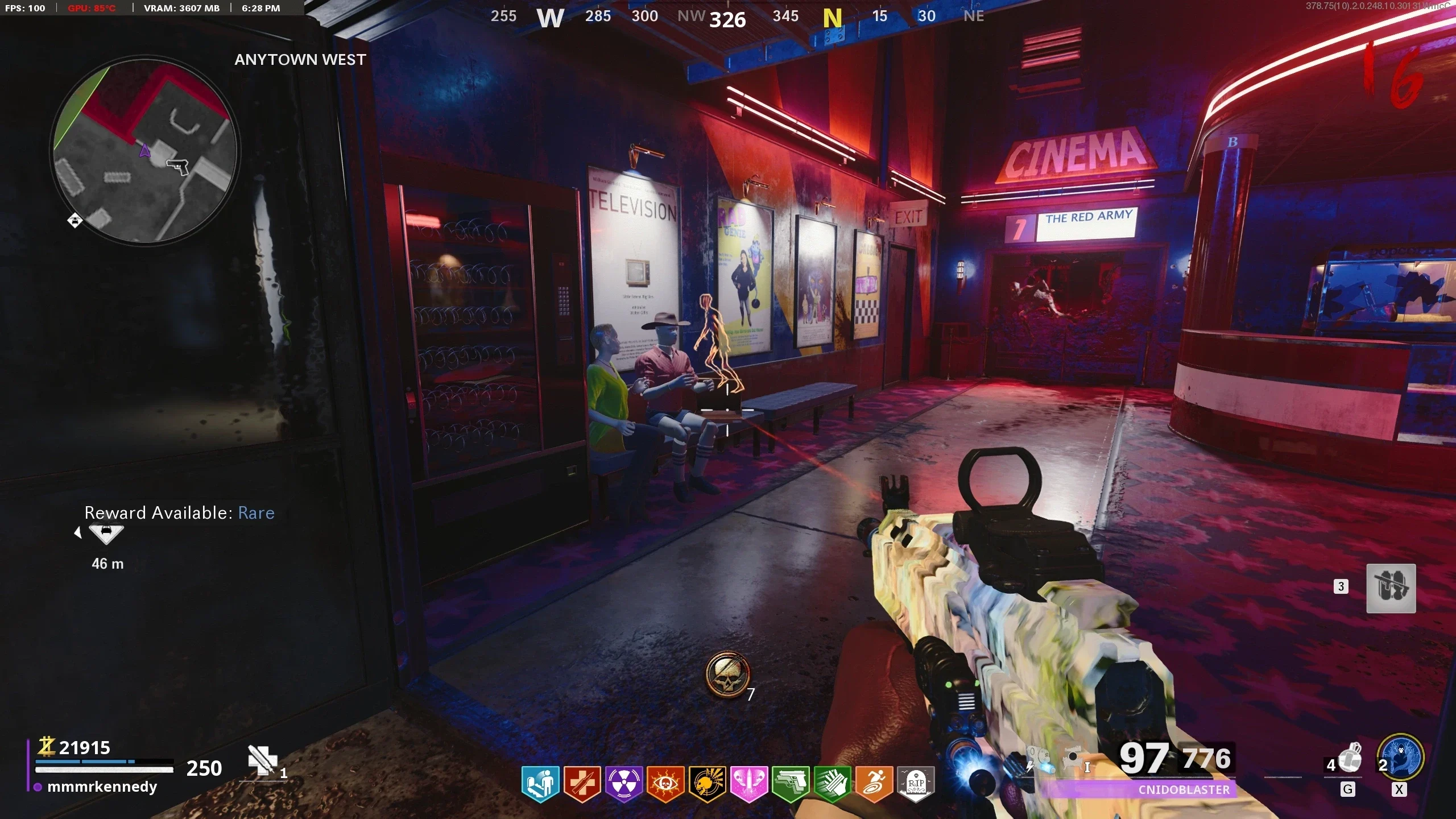This screenshot has width=1456, height=819.
Task: Select the purple PHD Slider perk
Action: click(623, 784)
